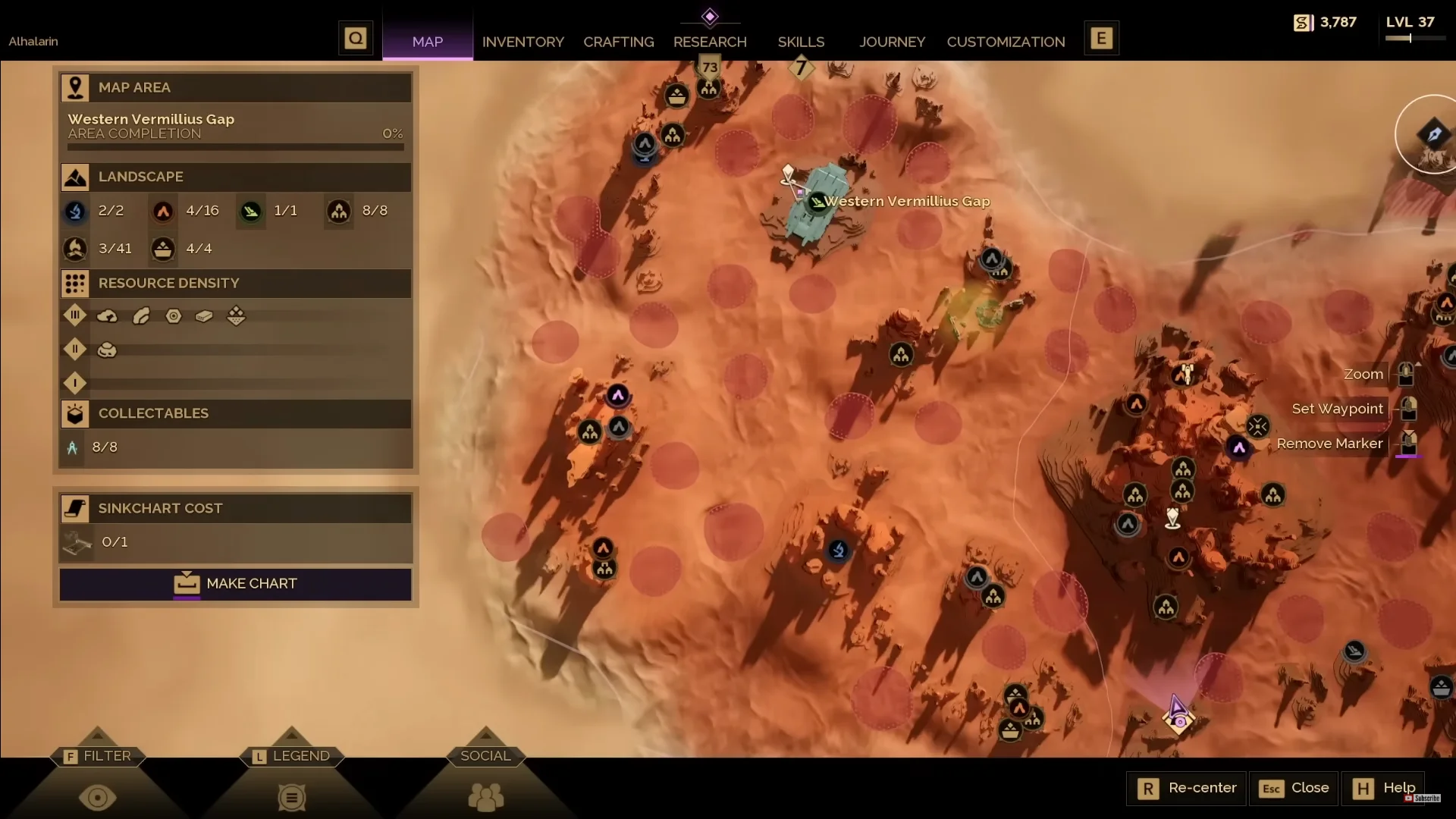Click the Legend emblem icon at bottom center
Image resolution: width=1456 pixels, height=819 pixels.
coord(292,798)
